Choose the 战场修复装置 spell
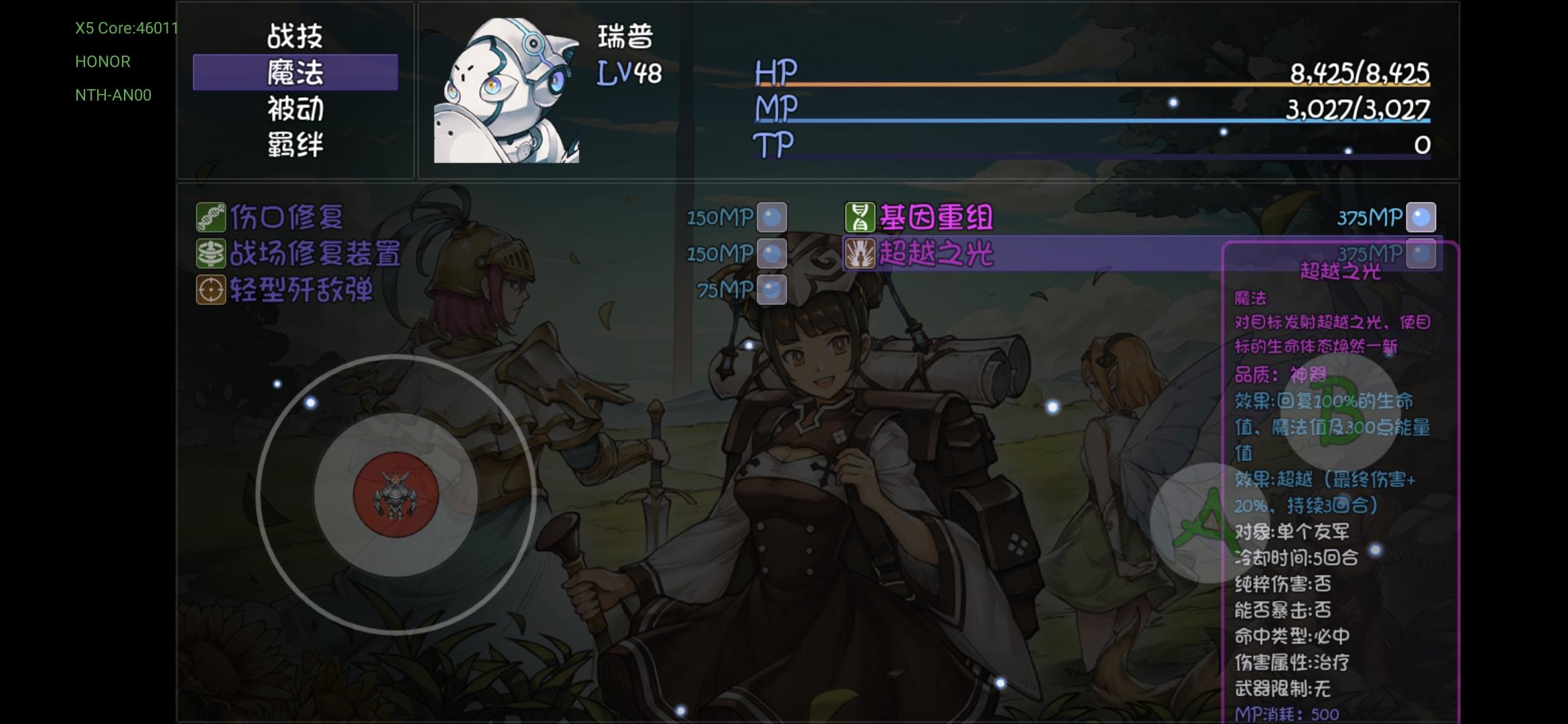 [315, 253]
